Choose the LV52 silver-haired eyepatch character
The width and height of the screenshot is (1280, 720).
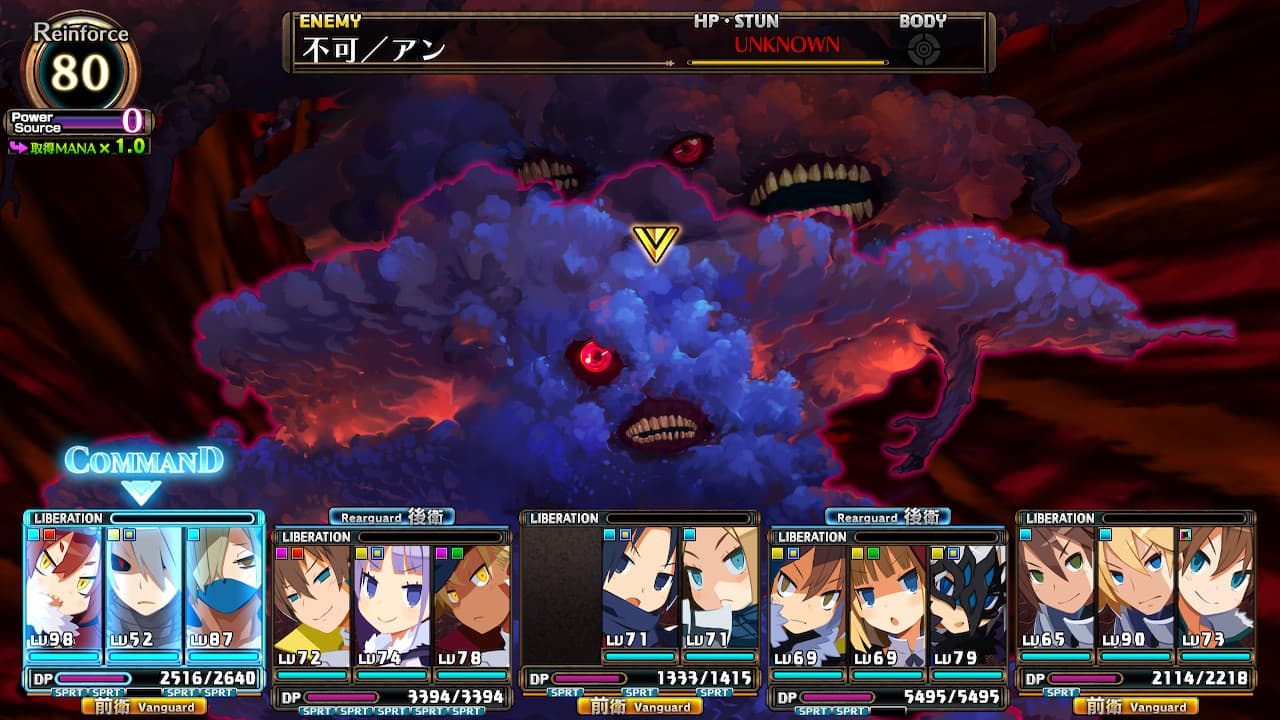tap(144, 588)
